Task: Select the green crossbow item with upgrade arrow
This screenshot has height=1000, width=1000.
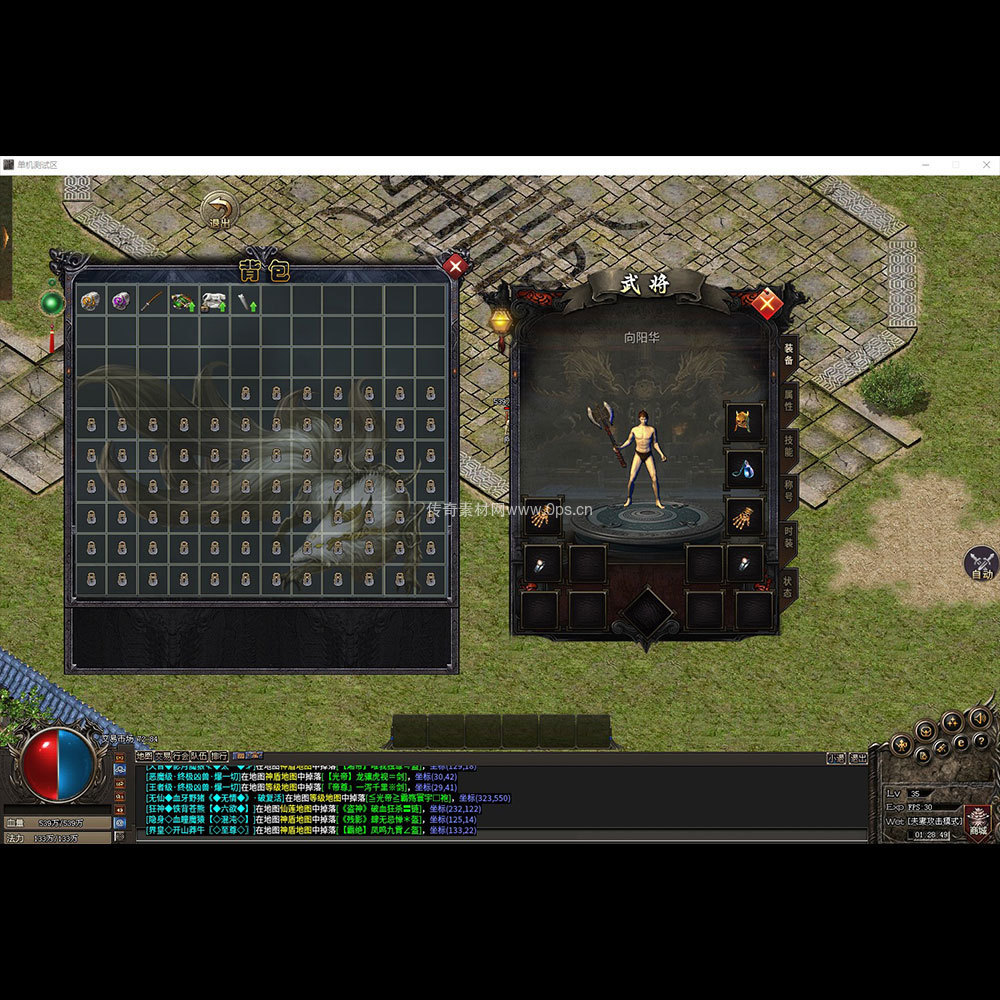Action: pos(183,300)
